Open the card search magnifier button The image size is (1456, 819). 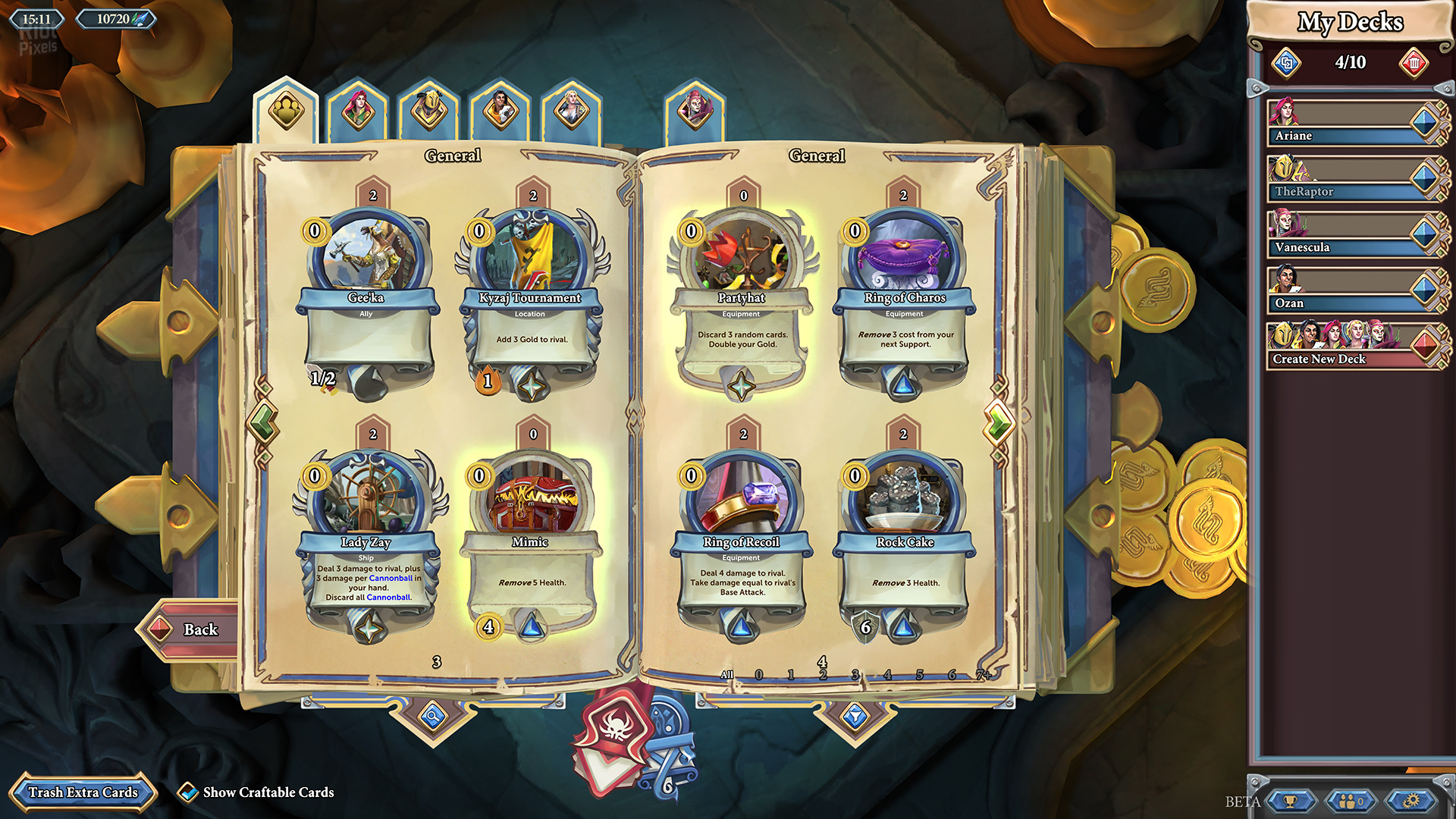[432, 715]
